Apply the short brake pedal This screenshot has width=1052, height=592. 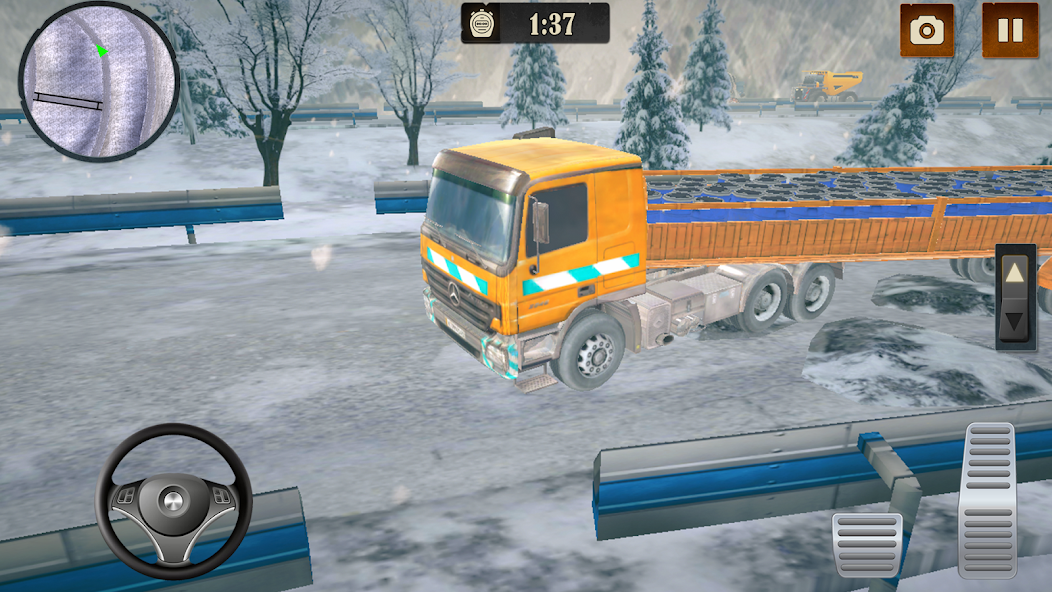click(x=867, y=544)
